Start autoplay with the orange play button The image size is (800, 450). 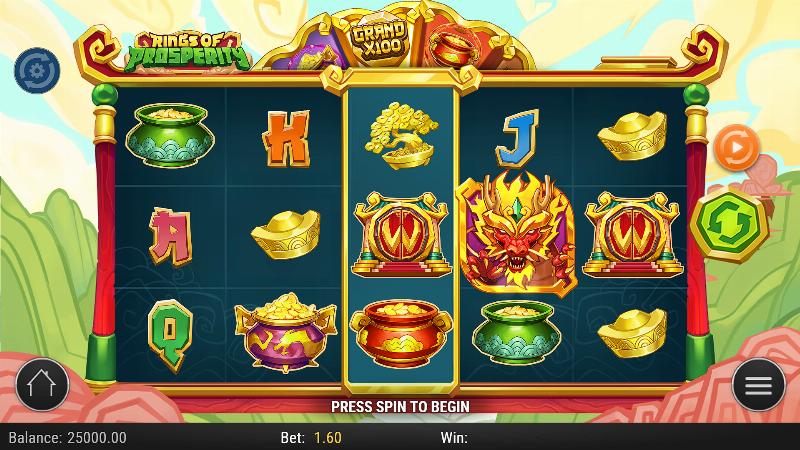click(x=737, y=148)
